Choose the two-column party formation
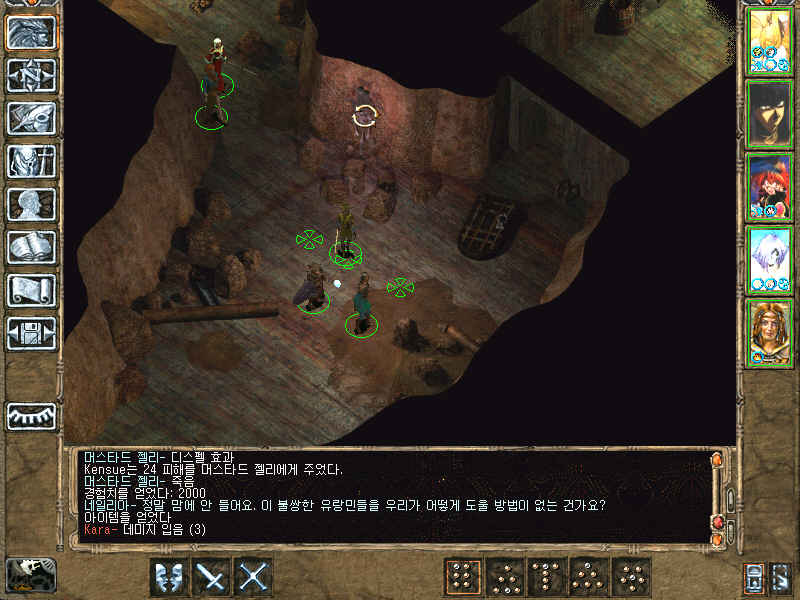This screenshot has width=800, height=600. pos(462,577)
